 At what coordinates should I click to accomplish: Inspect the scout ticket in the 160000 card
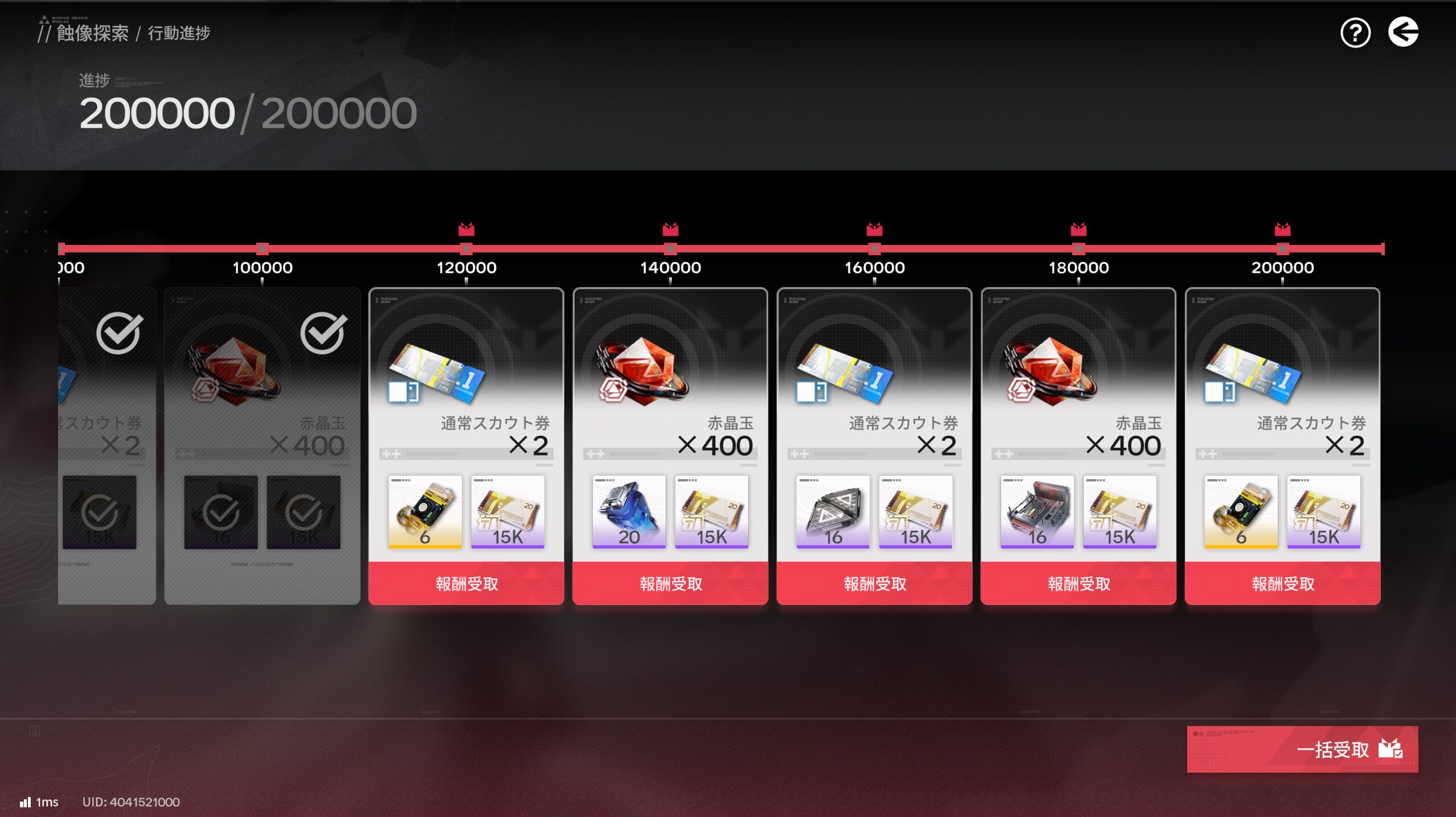pyautogui.click(x=845, y=374)
